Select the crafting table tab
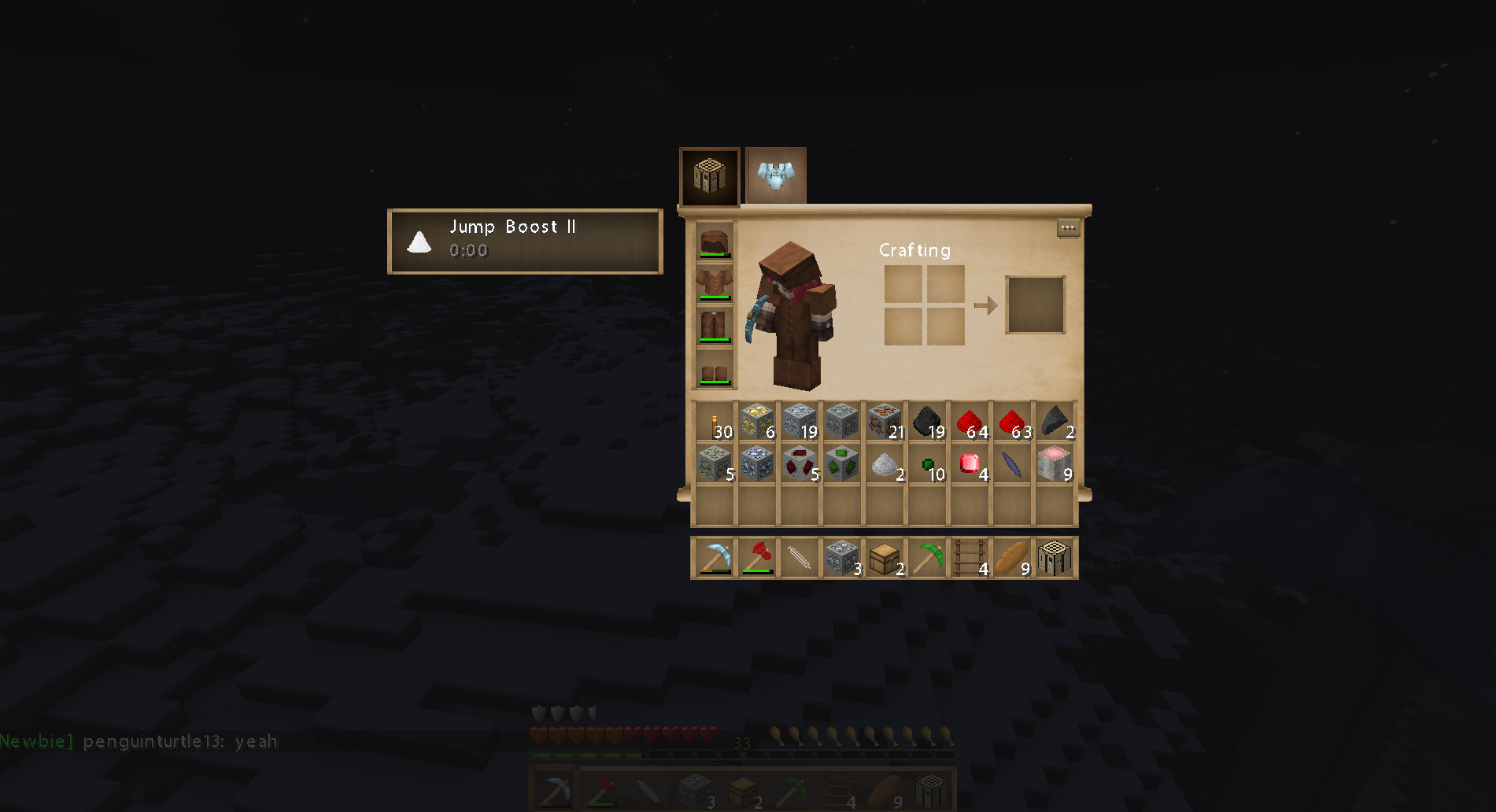This screenshot has height=812, width=1496. tap(709, 176)
